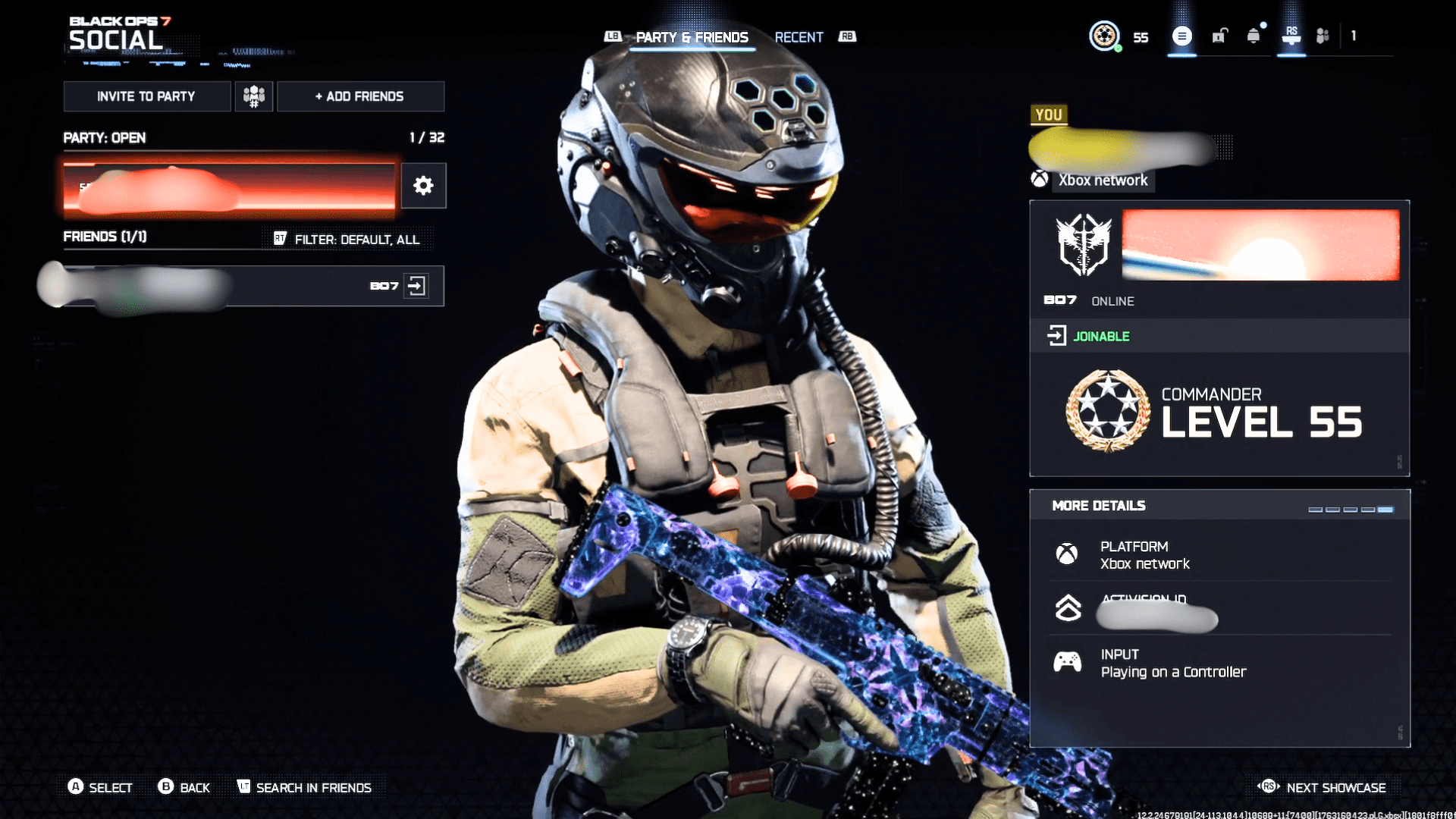
Task: Open the party members icon in top bar
Action: pyautogui.click(x=1323, y=36)
